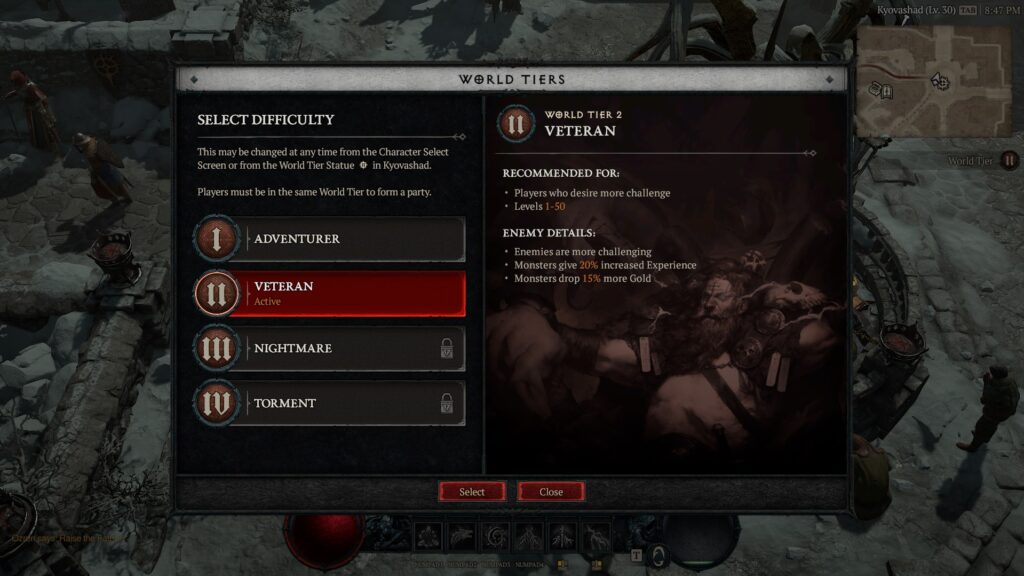The height and width of the screenshot is (576, 1024).
Task: Close the World Tiers window
Action: [551, 492]
